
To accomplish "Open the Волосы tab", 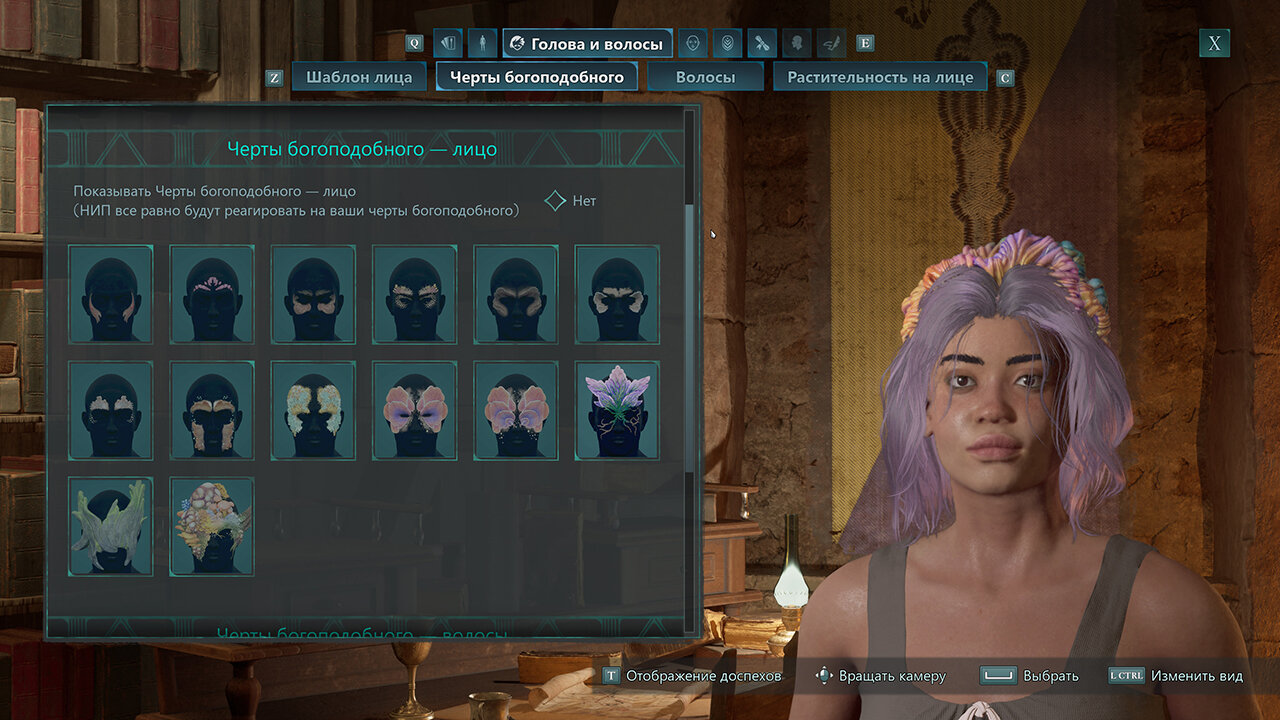I will click(x=705, y=77).
